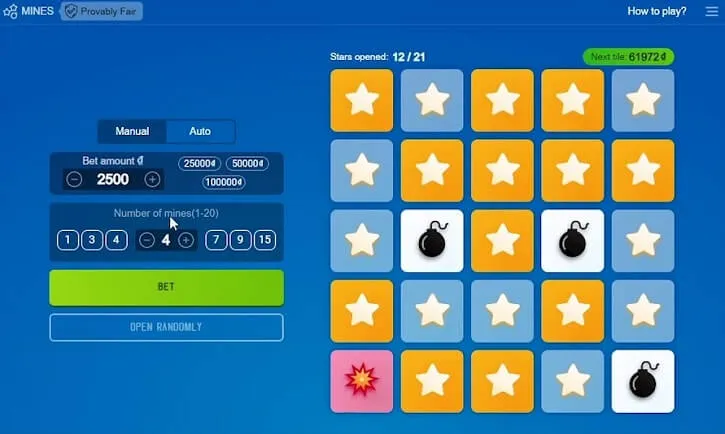Choose the 100000 bet preset
725x434 pixels.
point(223,182)
